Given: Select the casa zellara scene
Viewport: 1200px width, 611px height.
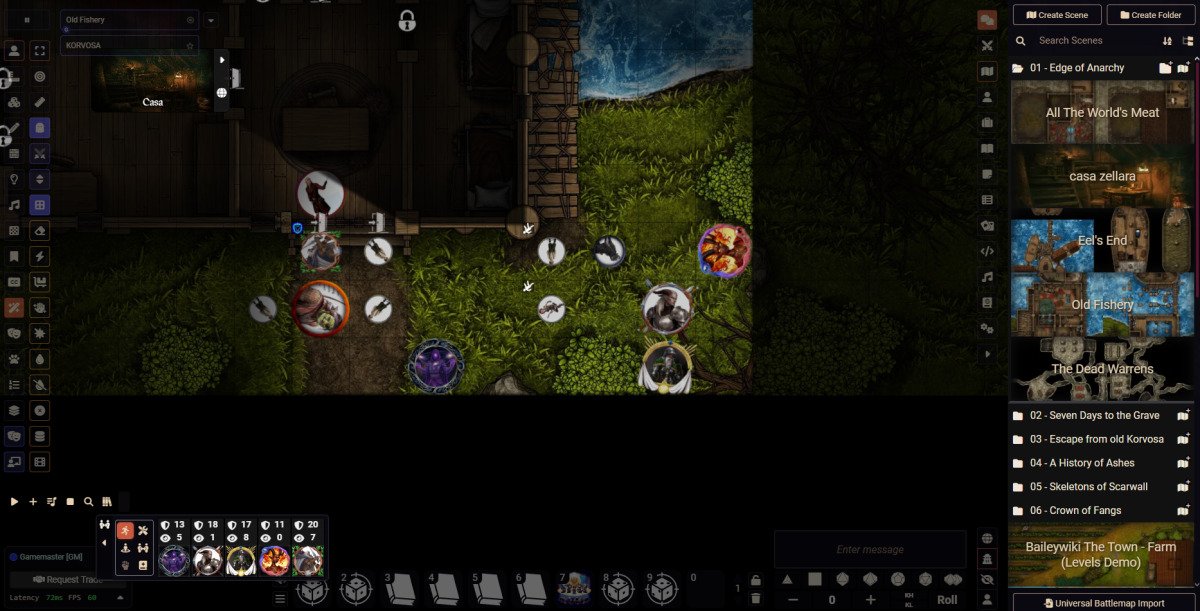Looking at the screenshot, I should point(1102,176).
